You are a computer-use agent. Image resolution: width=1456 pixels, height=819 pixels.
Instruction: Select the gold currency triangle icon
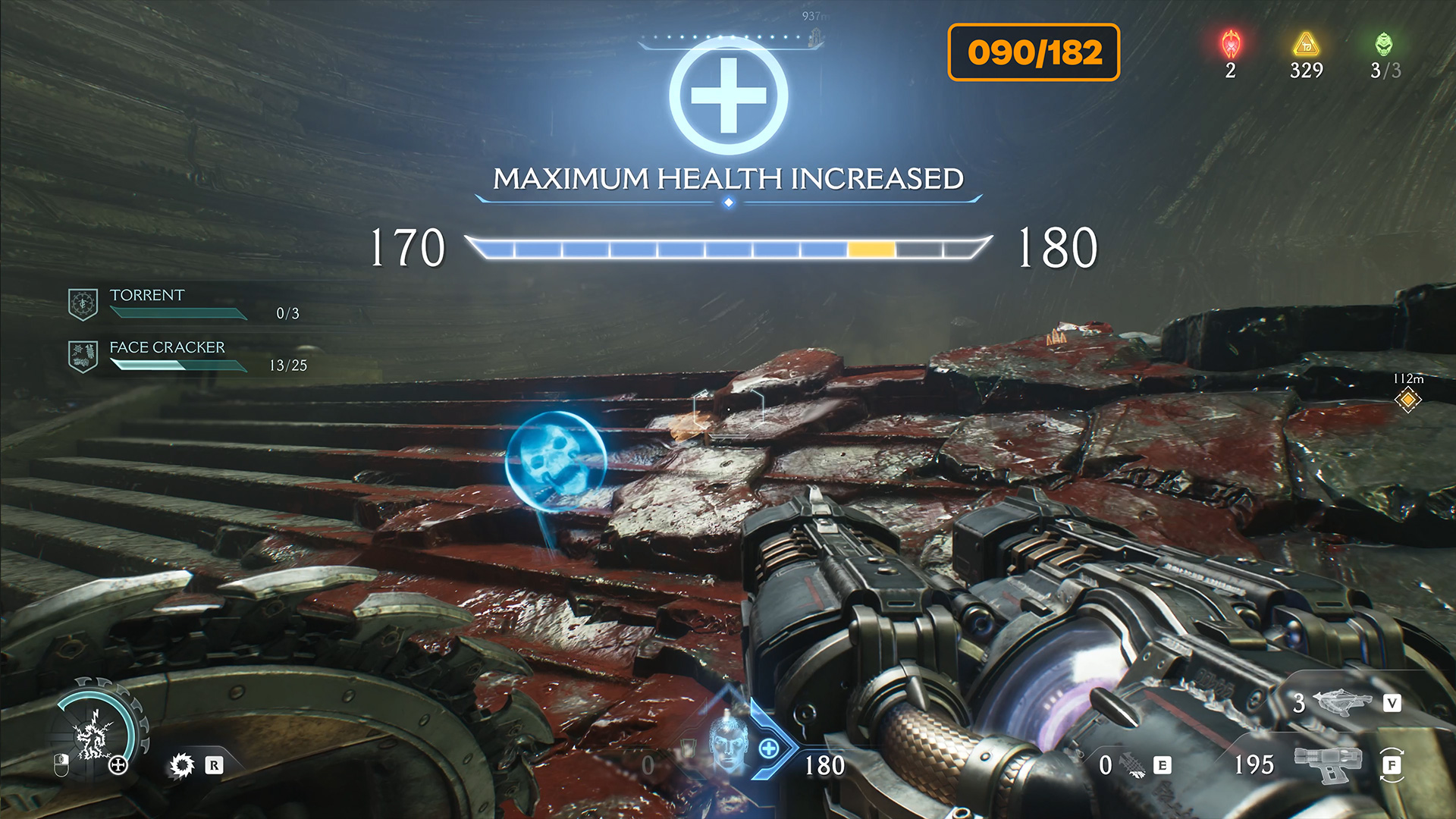tap(1306, 44)
